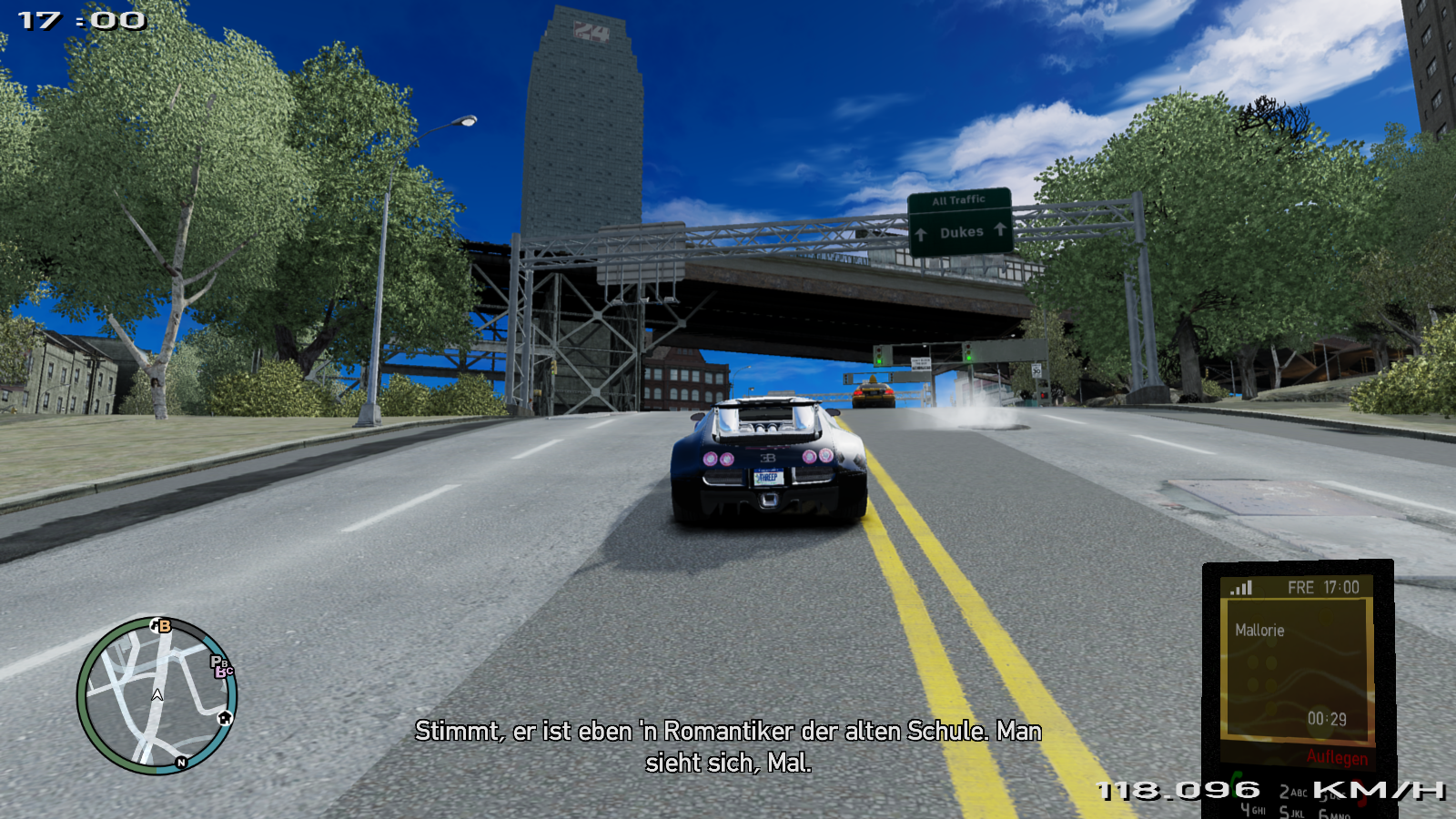1456x819 pixels.
Task: Click the phone clock showing FRE 17:00
Action: (x=1323, y=588)
